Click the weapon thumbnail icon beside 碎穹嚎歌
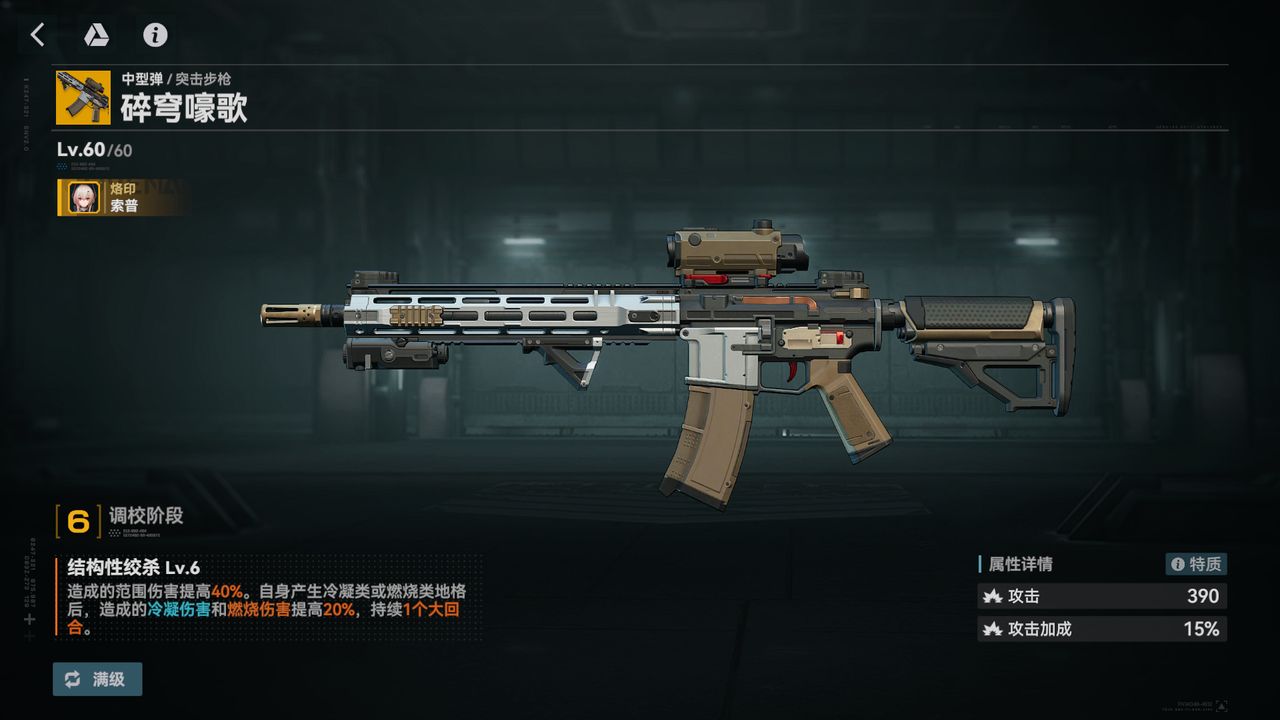The height and width of the screenshot is (720, 1280). point(83,97)
